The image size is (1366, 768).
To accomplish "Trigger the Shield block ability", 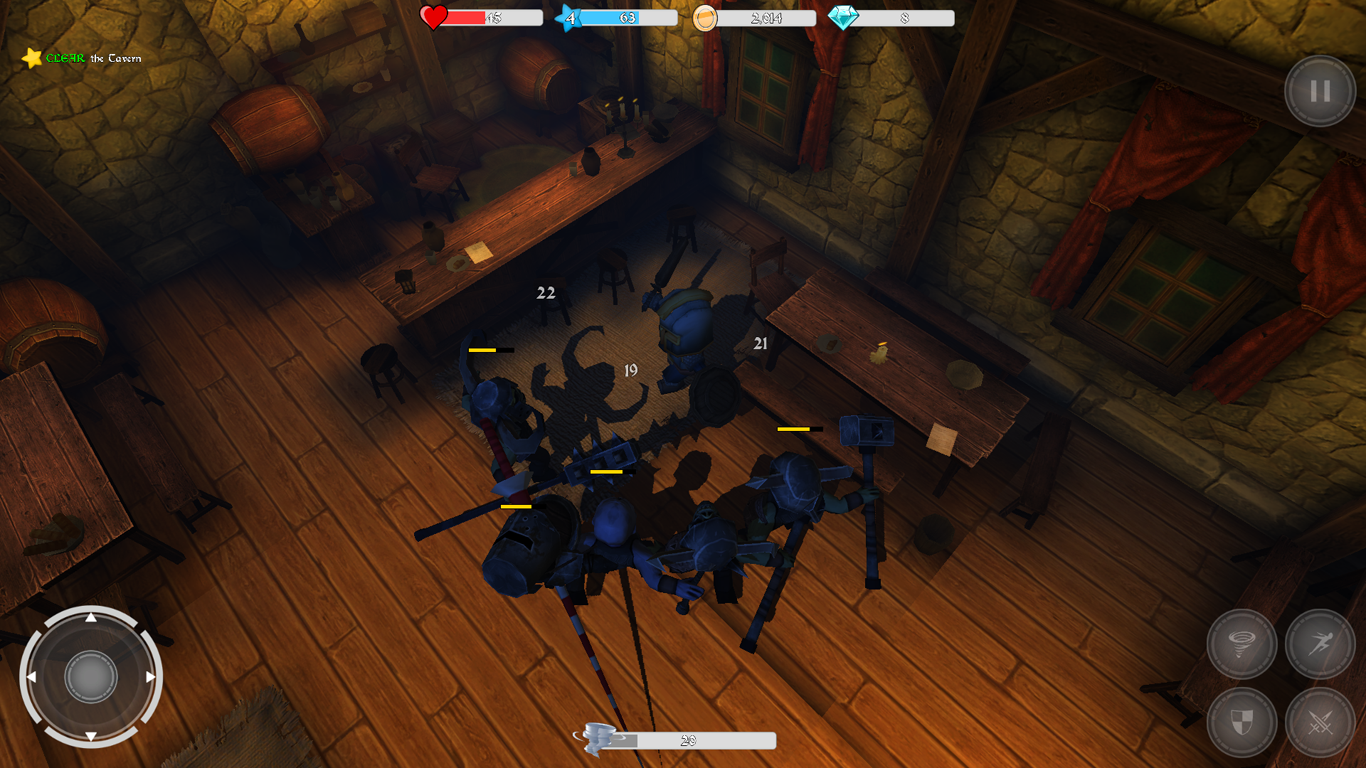I will 1240,724.
